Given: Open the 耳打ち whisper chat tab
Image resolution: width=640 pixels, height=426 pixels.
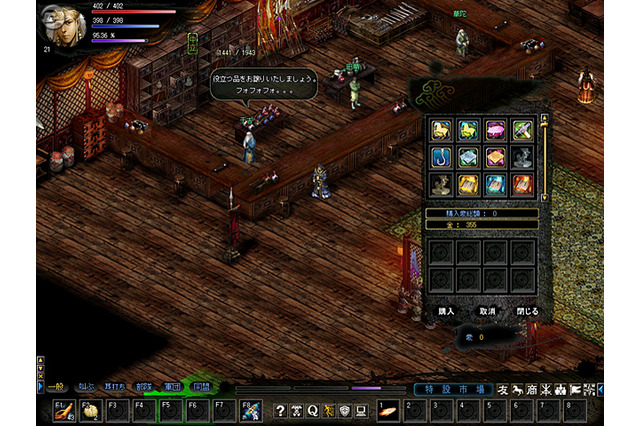Looking at the screenshot, I should pyautogui.click(x=114, y=384).
